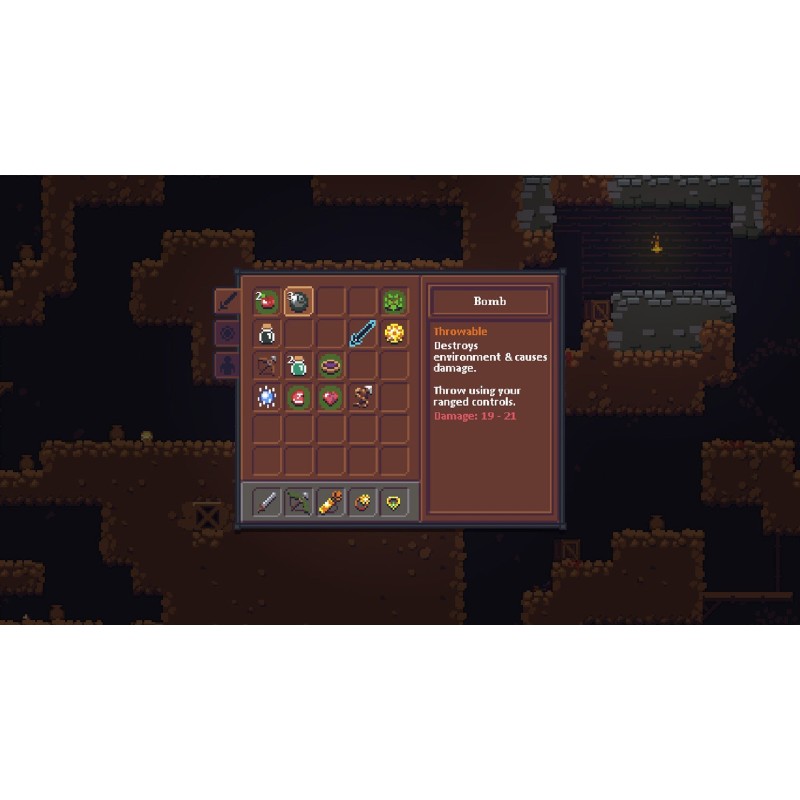800x800 pixels.
Task: Click the equipped bow slot in bottom bar
Action: pos(298,502)
